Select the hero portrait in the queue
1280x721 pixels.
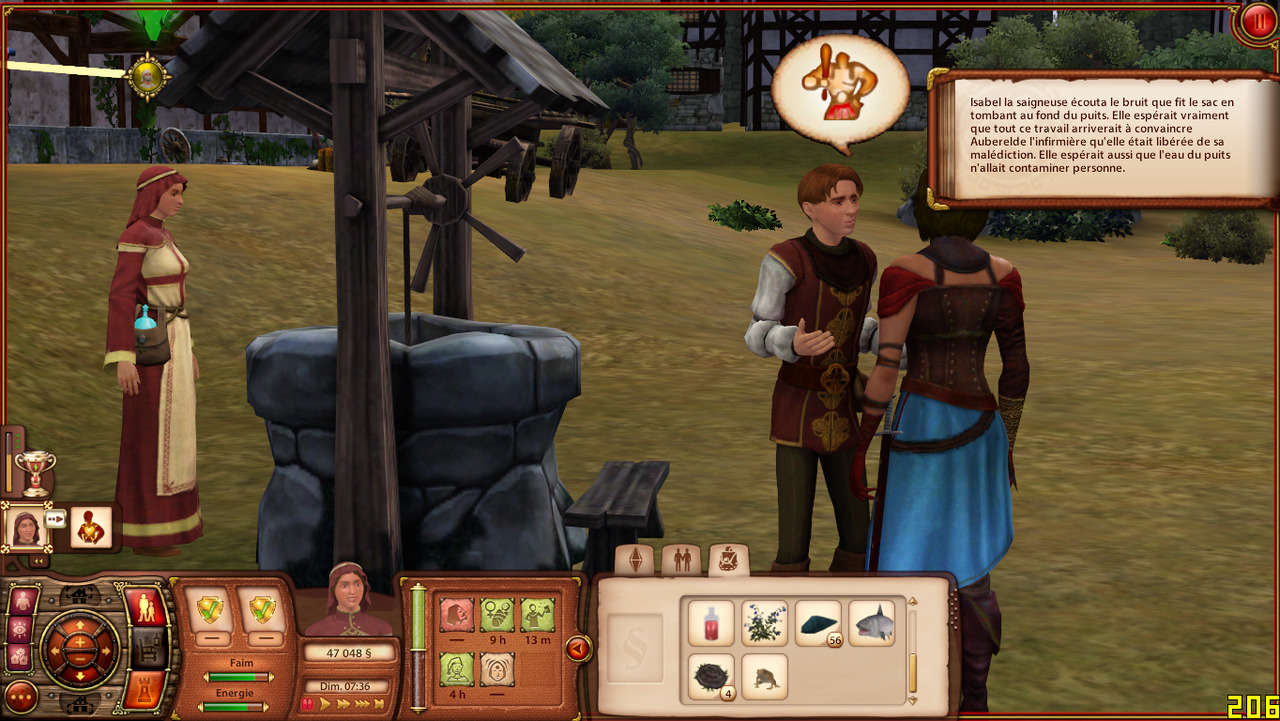point(25,526)
